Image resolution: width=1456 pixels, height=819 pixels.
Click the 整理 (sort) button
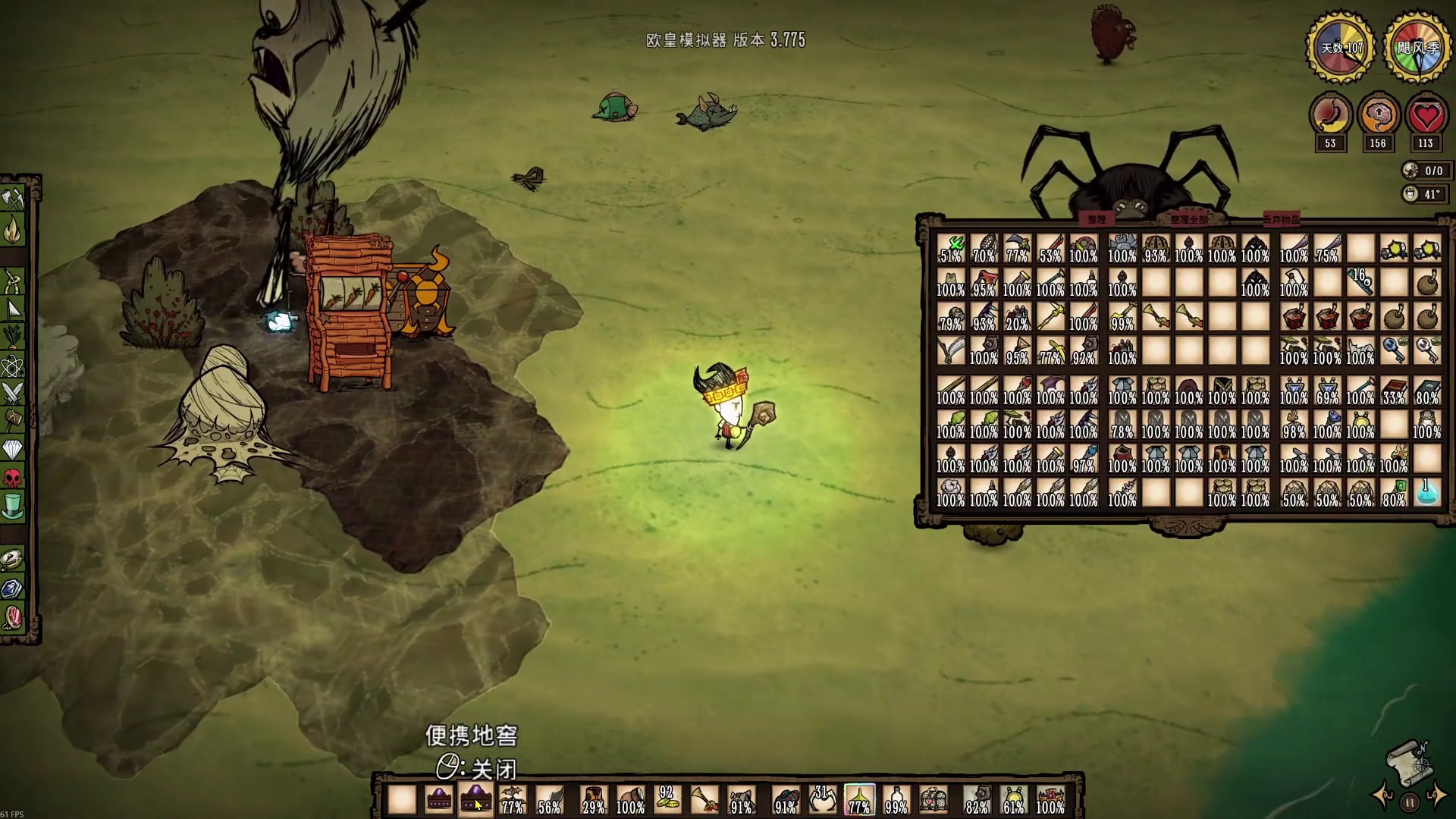[1097, 219]
